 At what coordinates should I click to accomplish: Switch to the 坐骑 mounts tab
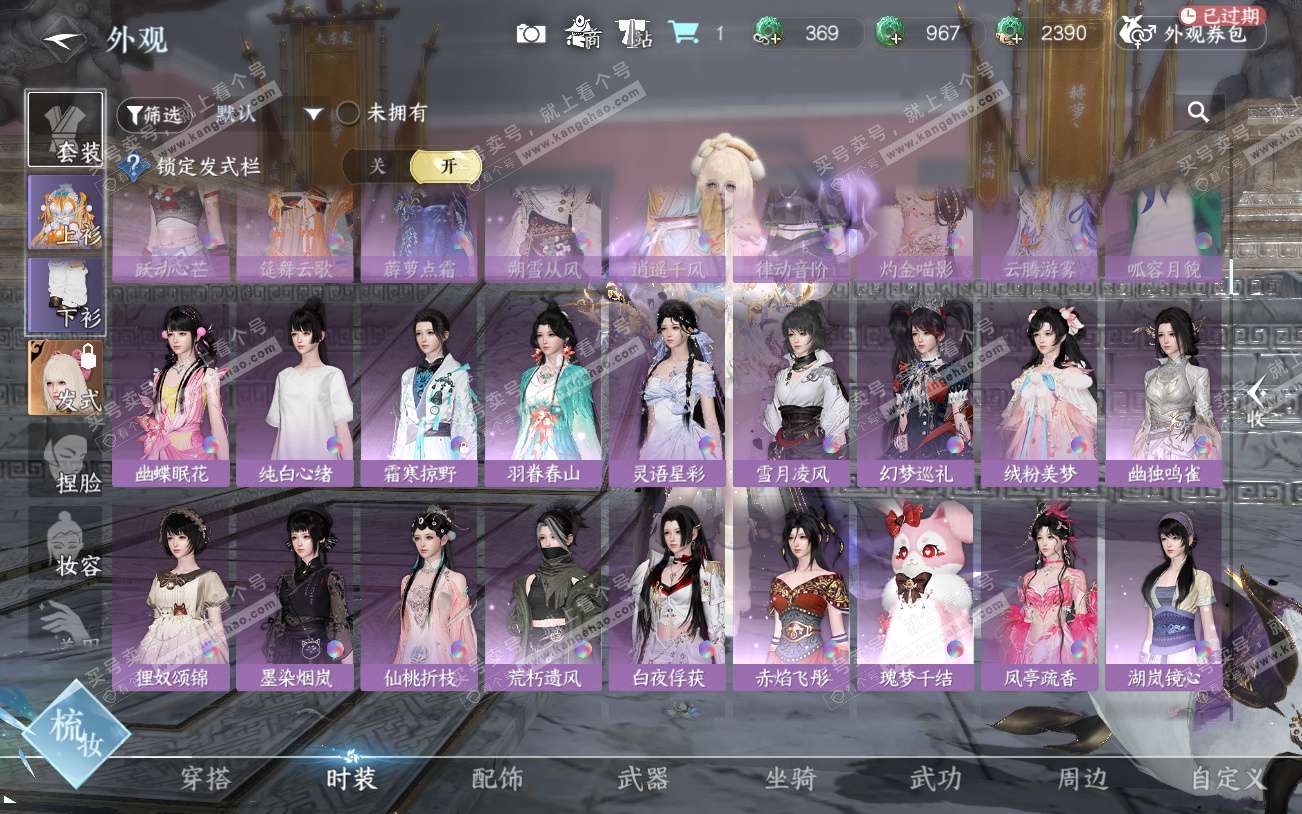tap(790, 779)
